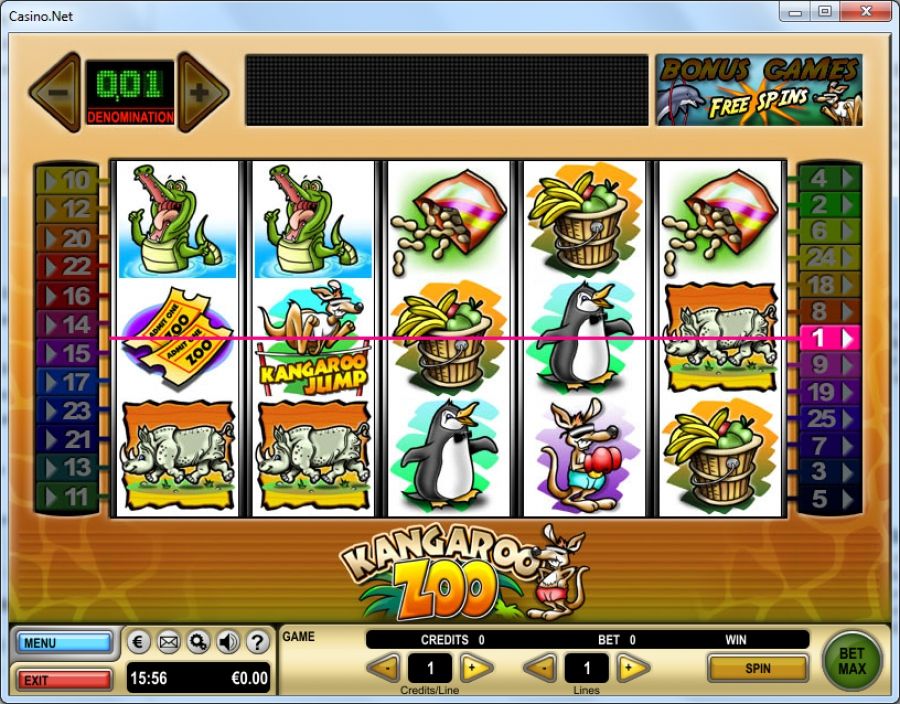900x704 pixels.
Task: Select the euro currency icon
Action: (140, 642)
